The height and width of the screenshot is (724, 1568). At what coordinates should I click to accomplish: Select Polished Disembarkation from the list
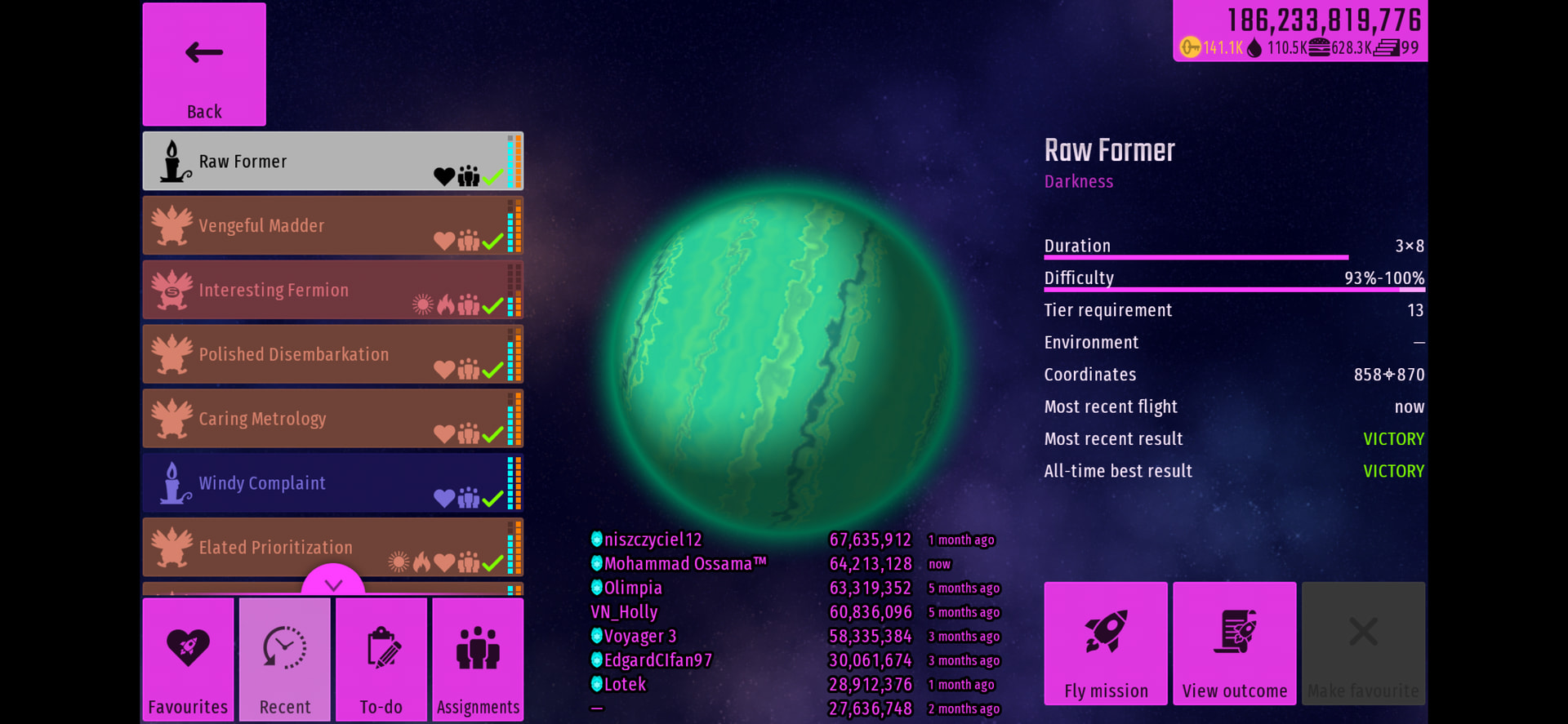tap(332, 354)
